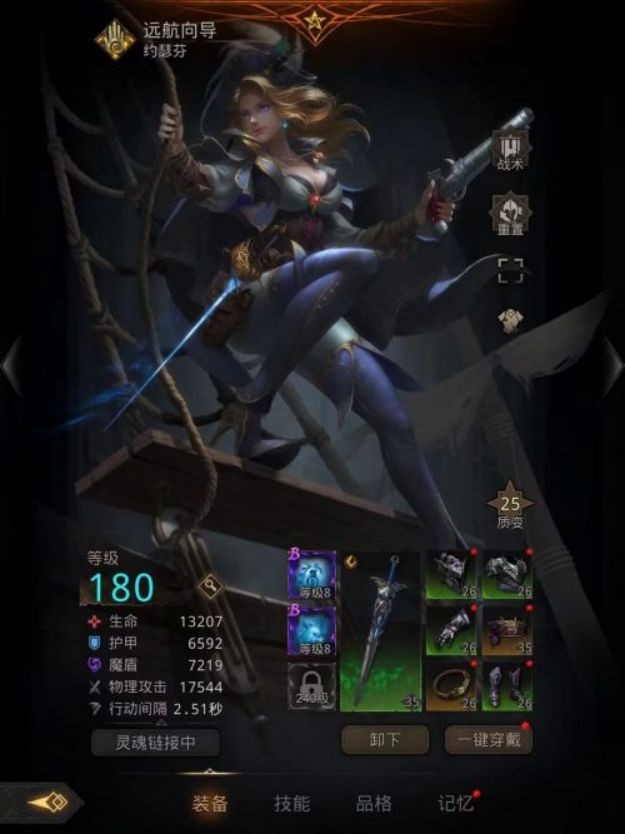
Task: Select the belt equipment slot
Action: (x=507, y=629)
